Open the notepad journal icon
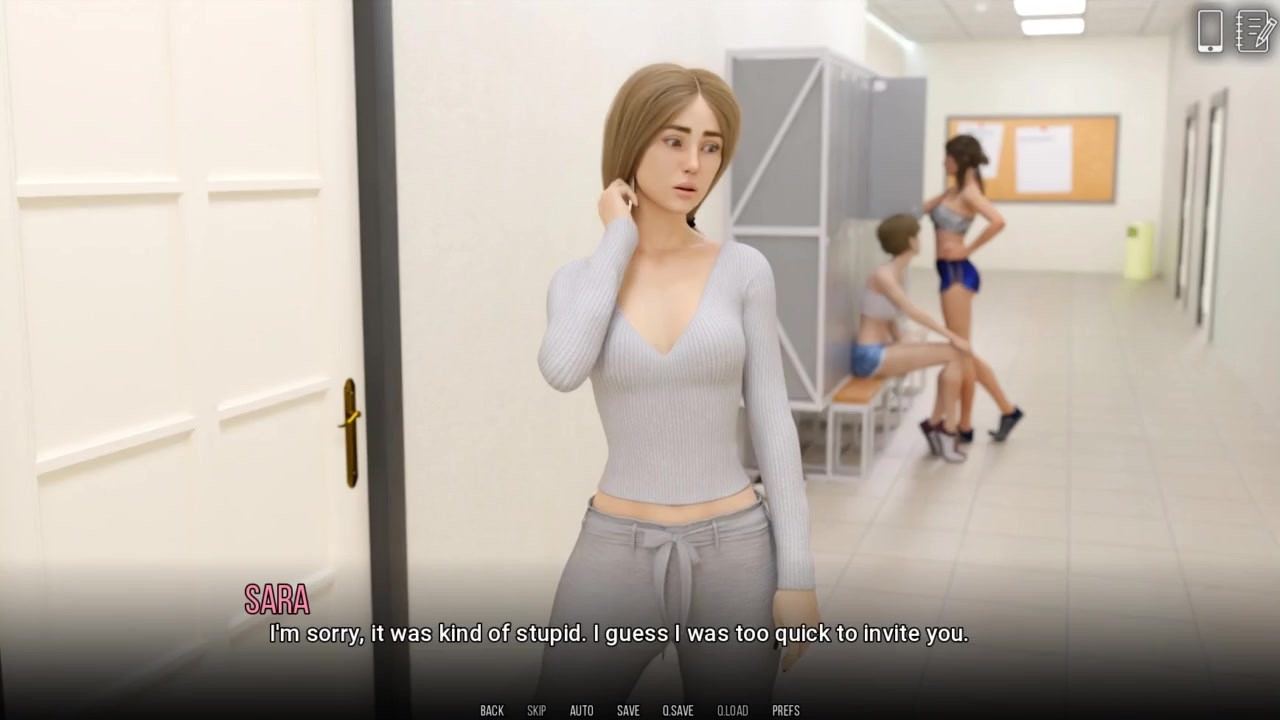 (x=1255, y=31)
